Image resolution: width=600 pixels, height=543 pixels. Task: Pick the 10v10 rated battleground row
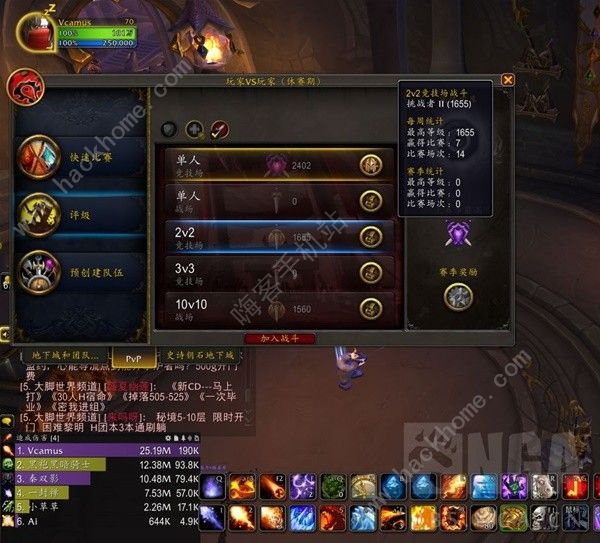[x=277, y=308]
